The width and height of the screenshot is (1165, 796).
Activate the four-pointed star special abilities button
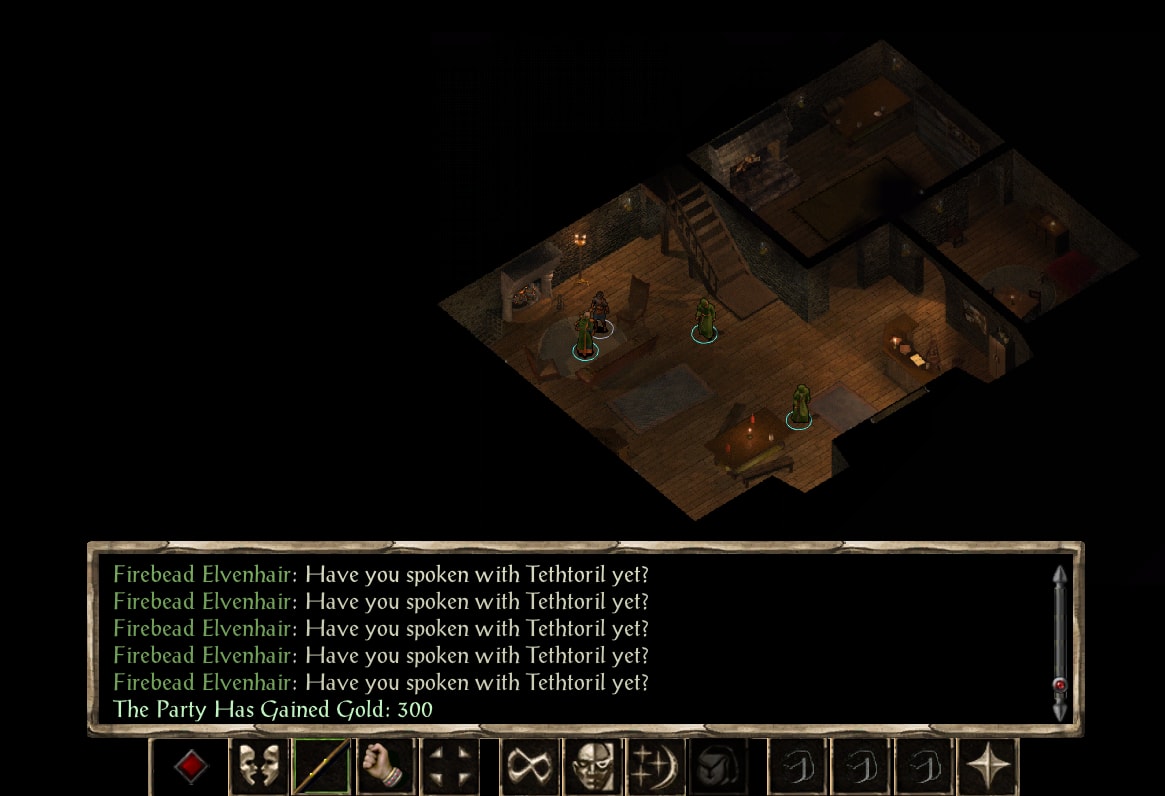[x=988, y=767]
